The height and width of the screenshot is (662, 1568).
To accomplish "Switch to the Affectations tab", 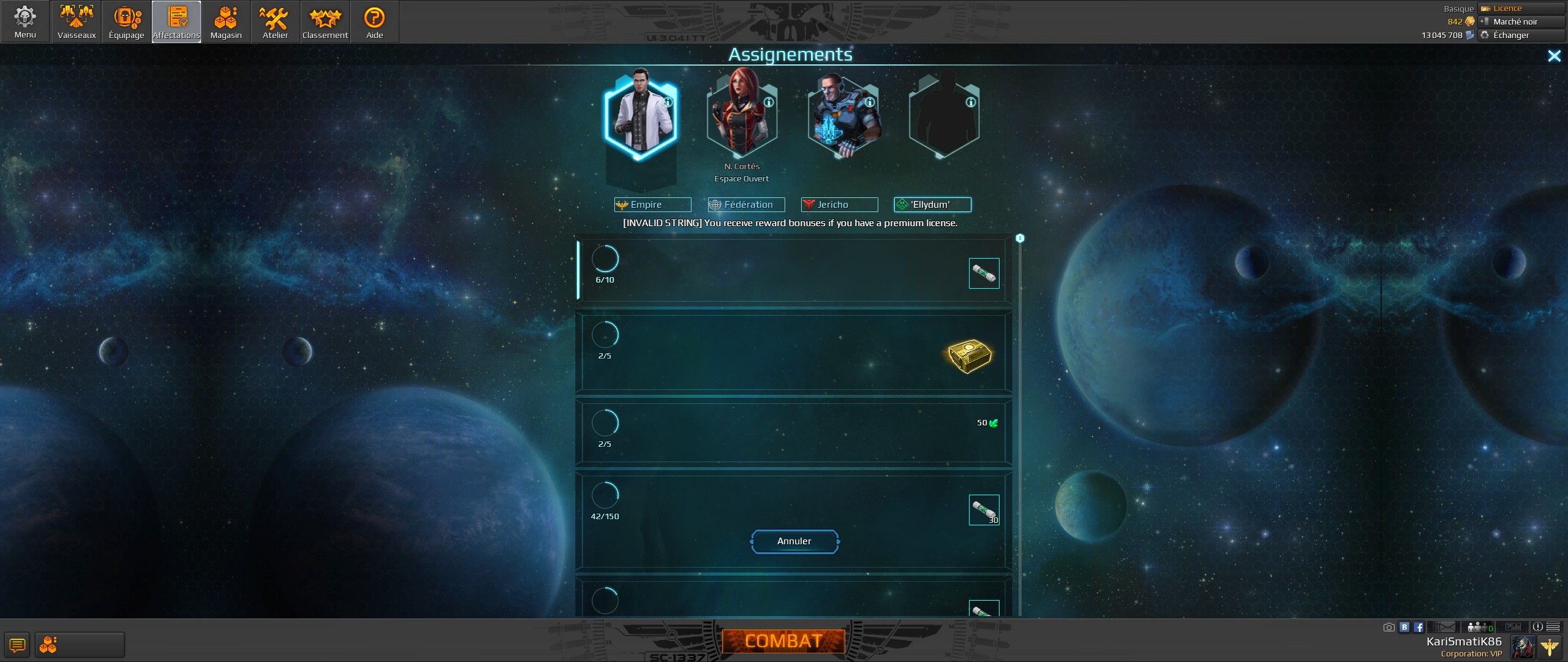I will coord(176,21).
